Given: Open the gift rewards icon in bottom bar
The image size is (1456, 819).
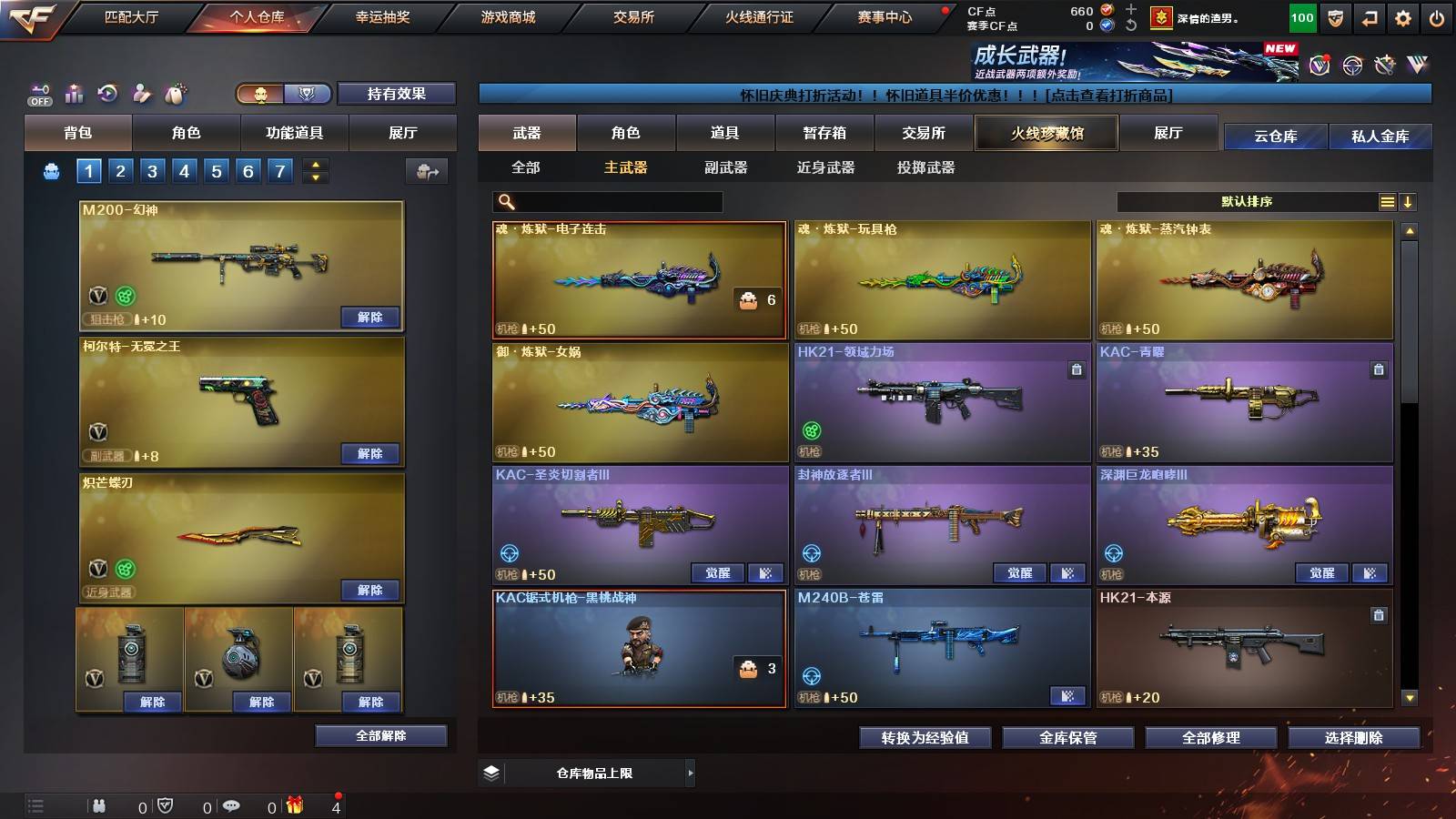Looking at the screenshot, I should tap(293, 806).
